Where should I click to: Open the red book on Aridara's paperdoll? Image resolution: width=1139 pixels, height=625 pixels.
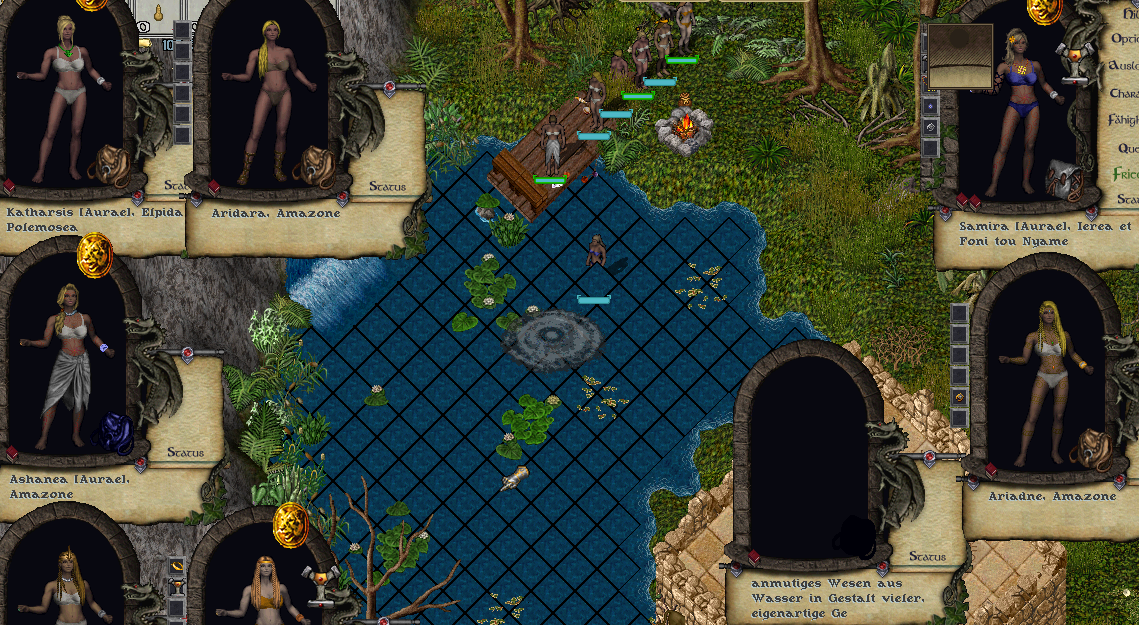213,187
